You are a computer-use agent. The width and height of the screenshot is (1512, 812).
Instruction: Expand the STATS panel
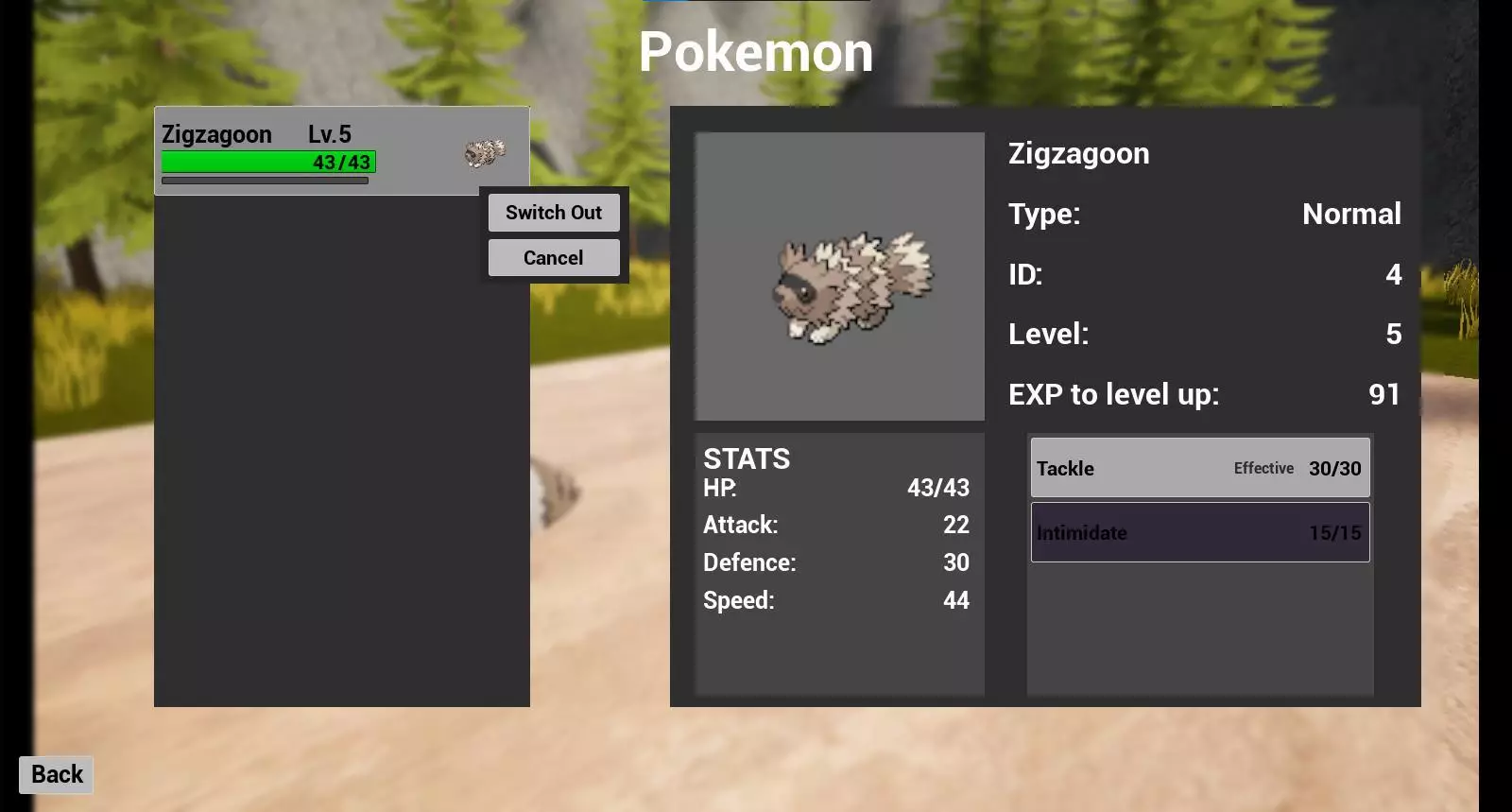coord(746,459)
